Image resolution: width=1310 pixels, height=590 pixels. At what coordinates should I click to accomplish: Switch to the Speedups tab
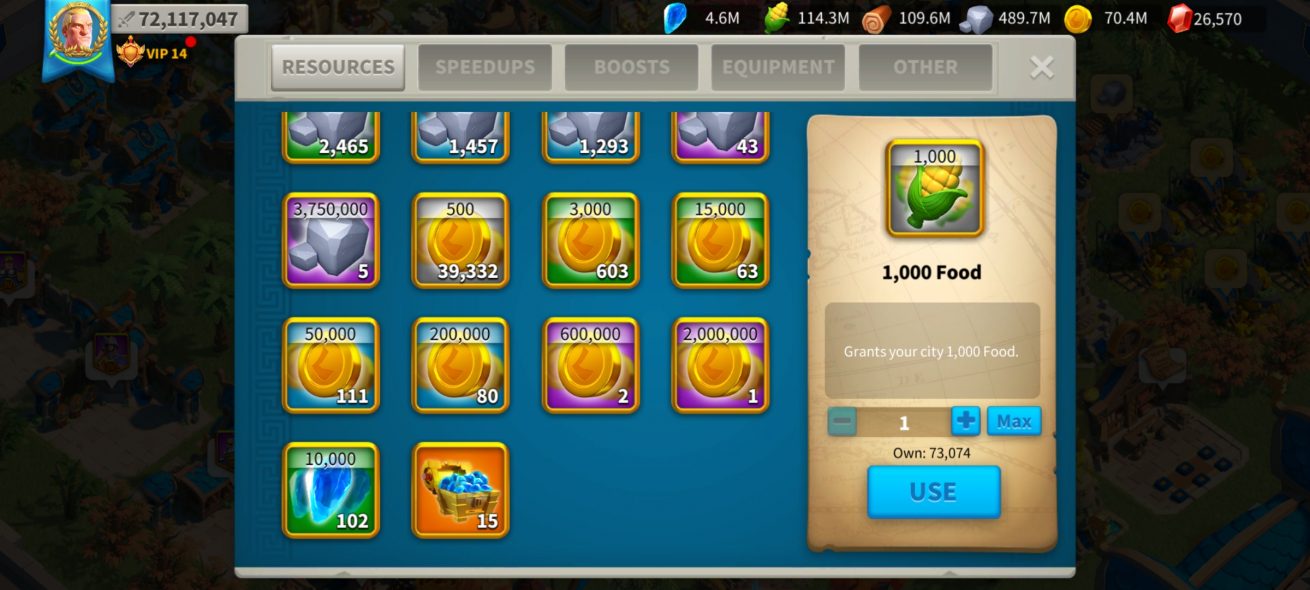(x=485, y=67)
